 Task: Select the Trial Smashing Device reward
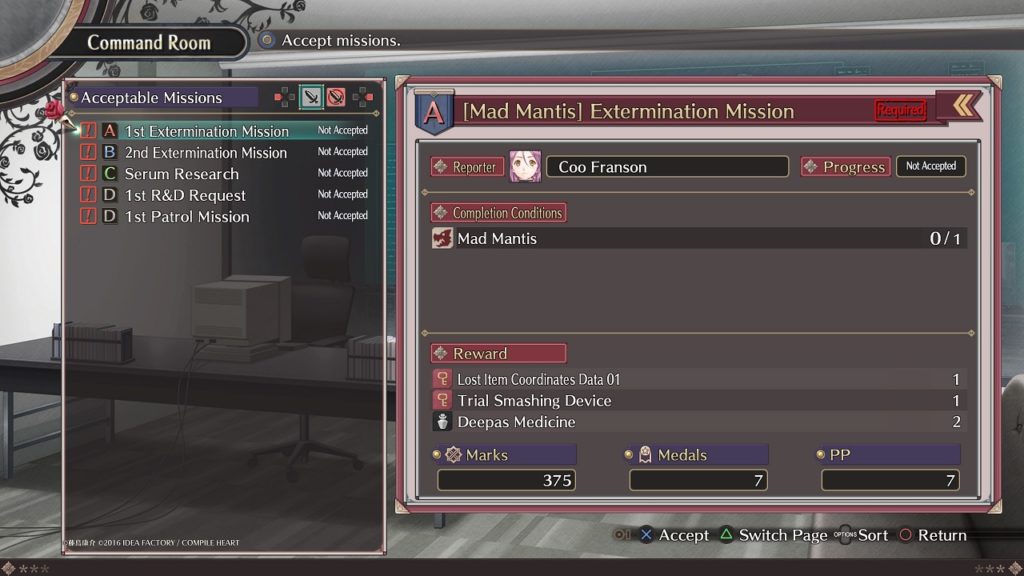tap(534, 401)
